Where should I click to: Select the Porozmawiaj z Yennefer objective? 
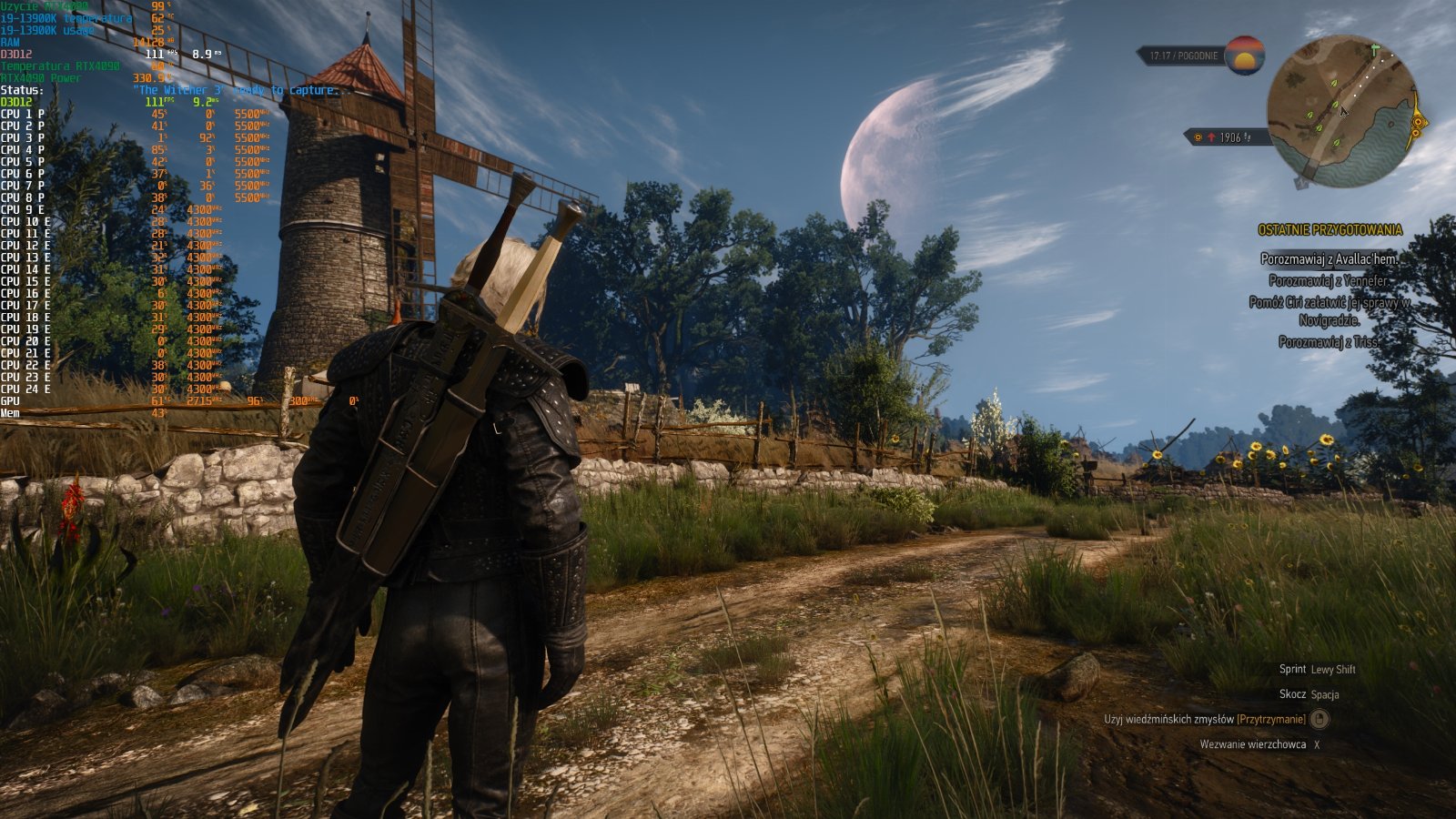[1328, 280]
